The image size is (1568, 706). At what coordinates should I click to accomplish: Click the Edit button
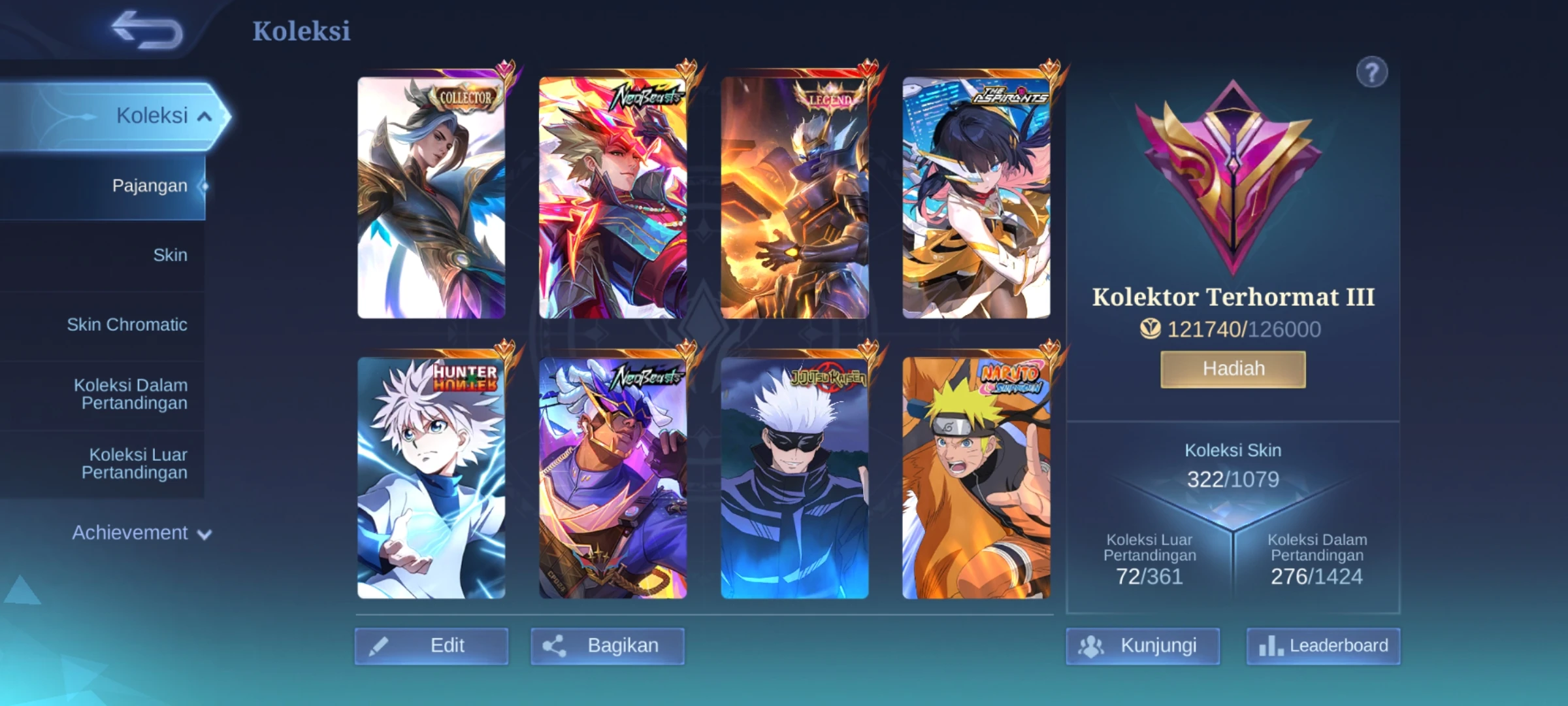pos(431,646)
